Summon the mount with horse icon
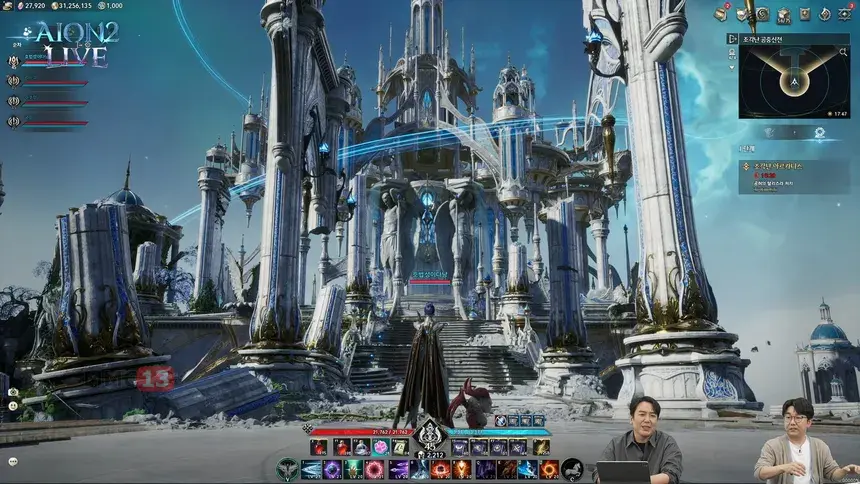The image size is (860, 484). pyautogui.click(x=572, y=468)
